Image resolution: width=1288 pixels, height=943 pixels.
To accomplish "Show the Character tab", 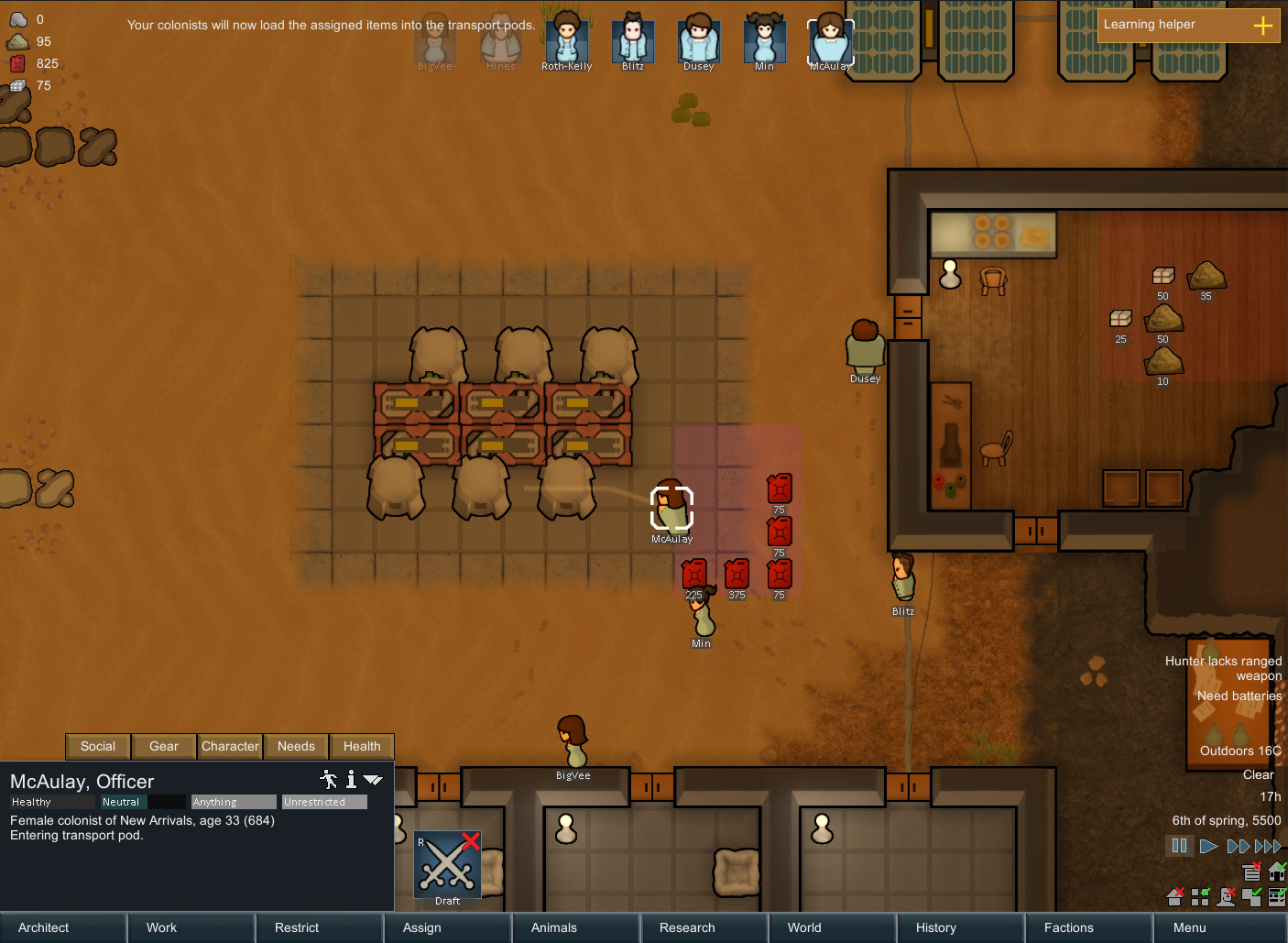I will pos(230,746).
